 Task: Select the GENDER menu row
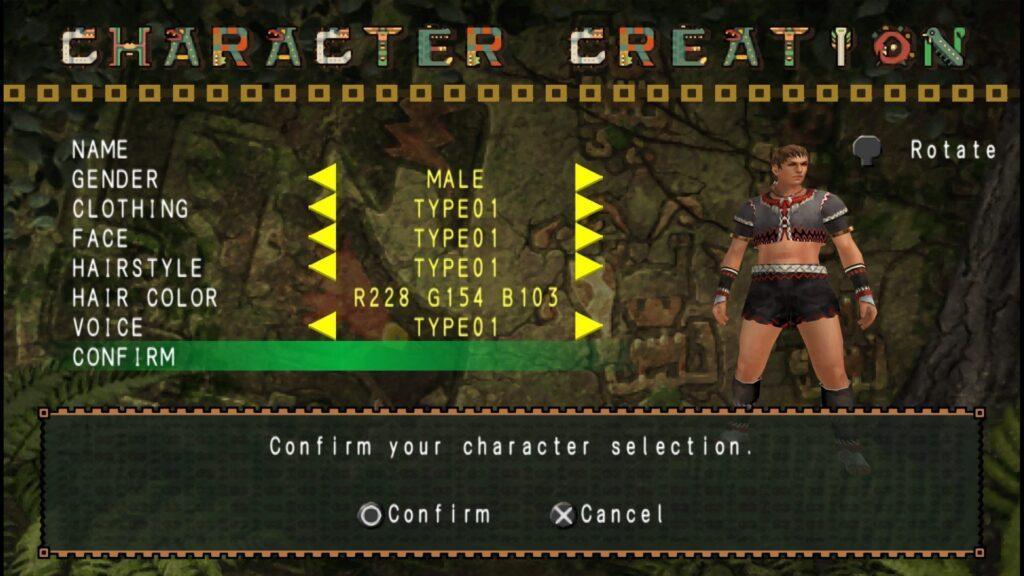[x=115, y=180]
